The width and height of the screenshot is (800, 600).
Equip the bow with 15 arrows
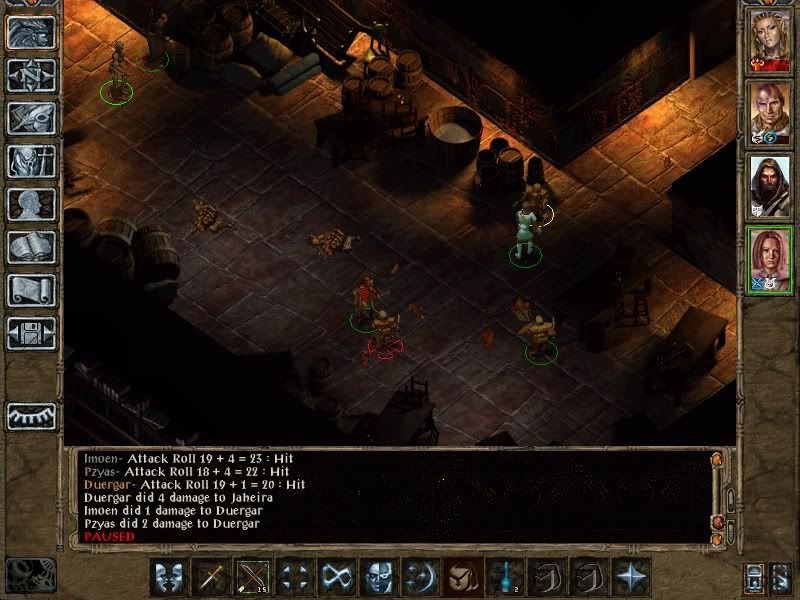click(x=252, y=577)
